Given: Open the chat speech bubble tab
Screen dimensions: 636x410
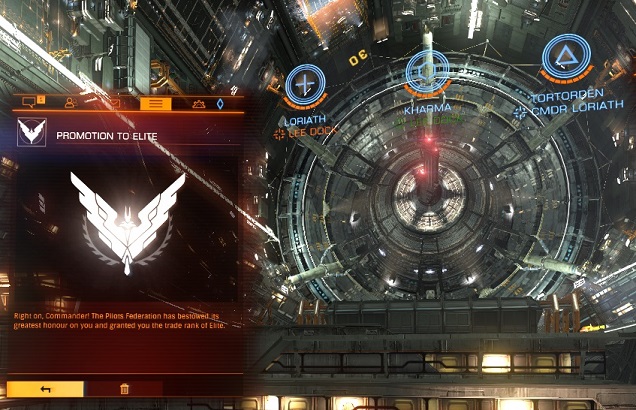Looking at the screenshot, I should (29, 102).
